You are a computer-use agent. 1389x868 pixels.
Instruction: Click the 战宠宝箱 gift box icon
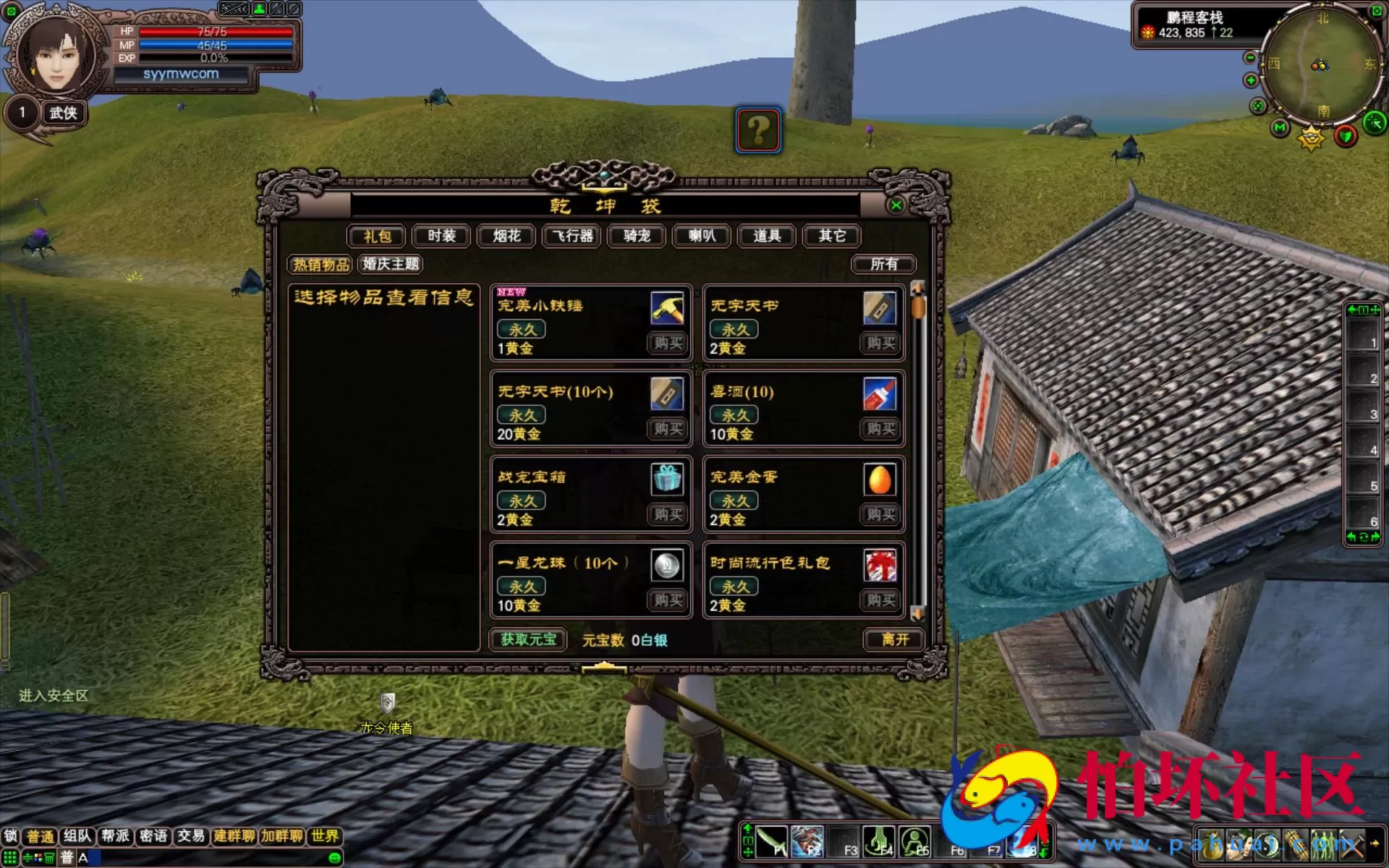pos(668,479)
